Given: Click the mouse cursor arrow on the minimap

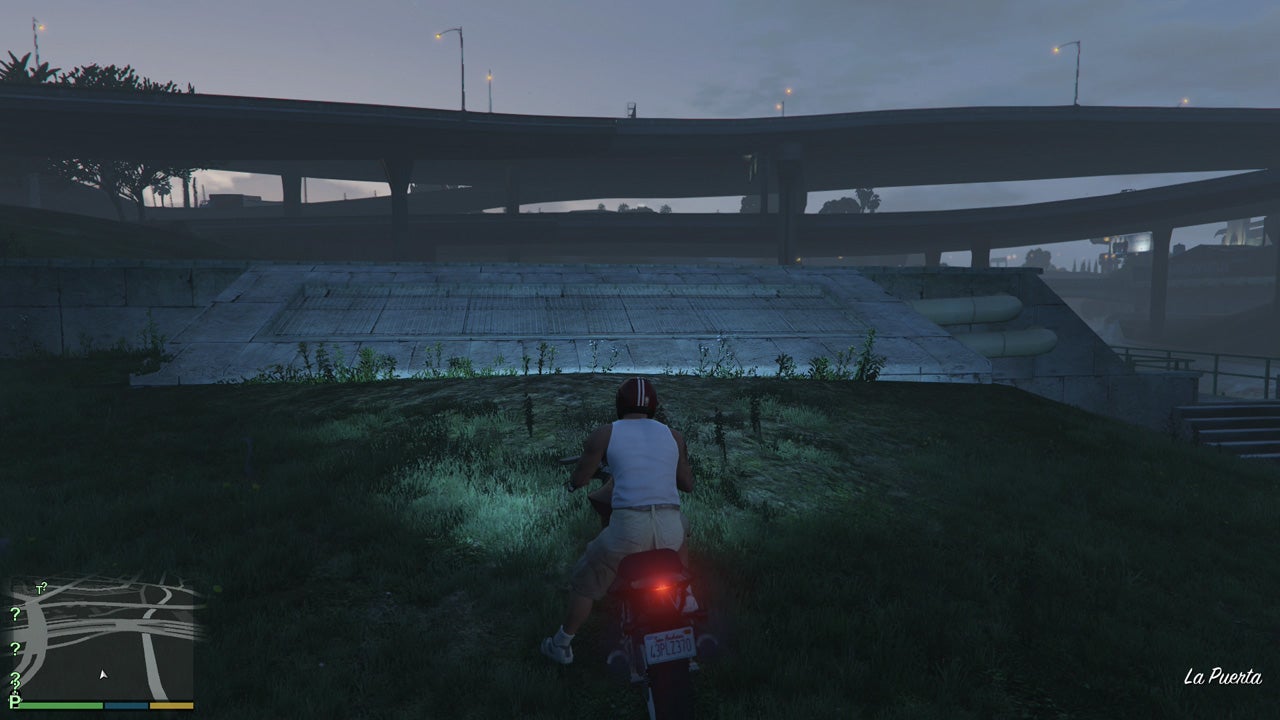Looking at the screenshot, I should click(103, 674).
